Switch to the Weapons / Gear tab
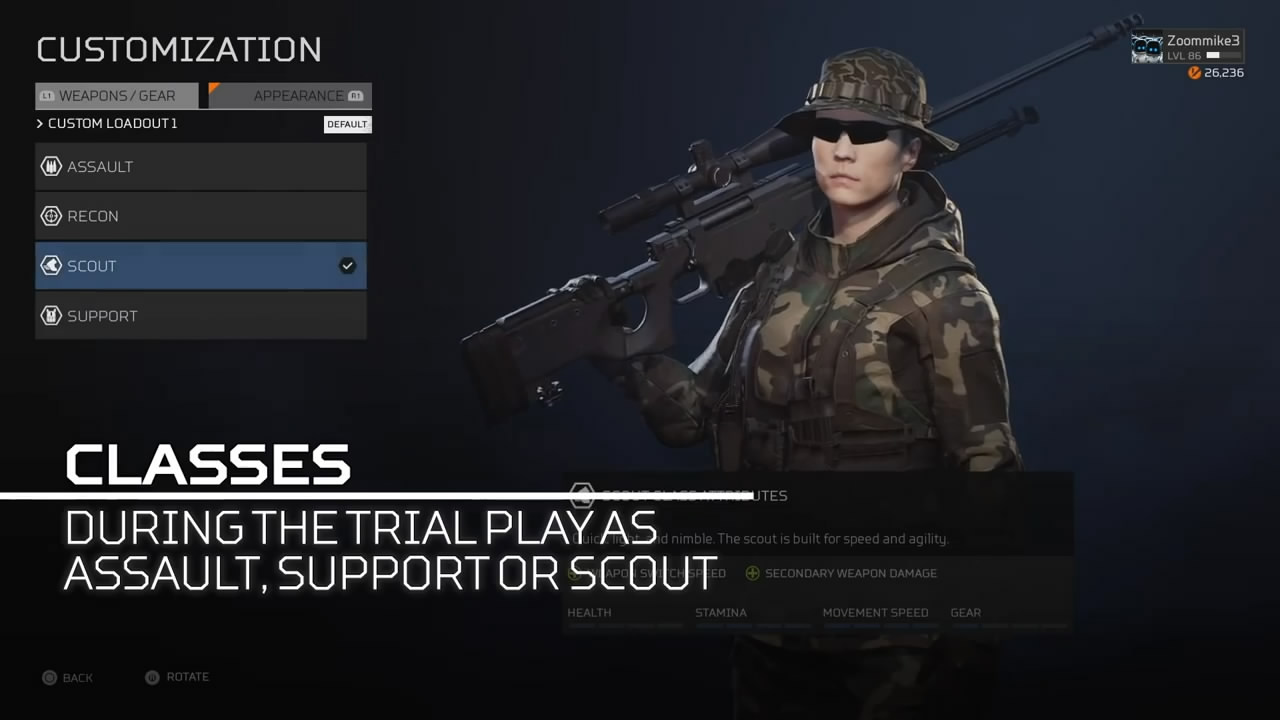 pyautogui.click(x=117, y=96)
